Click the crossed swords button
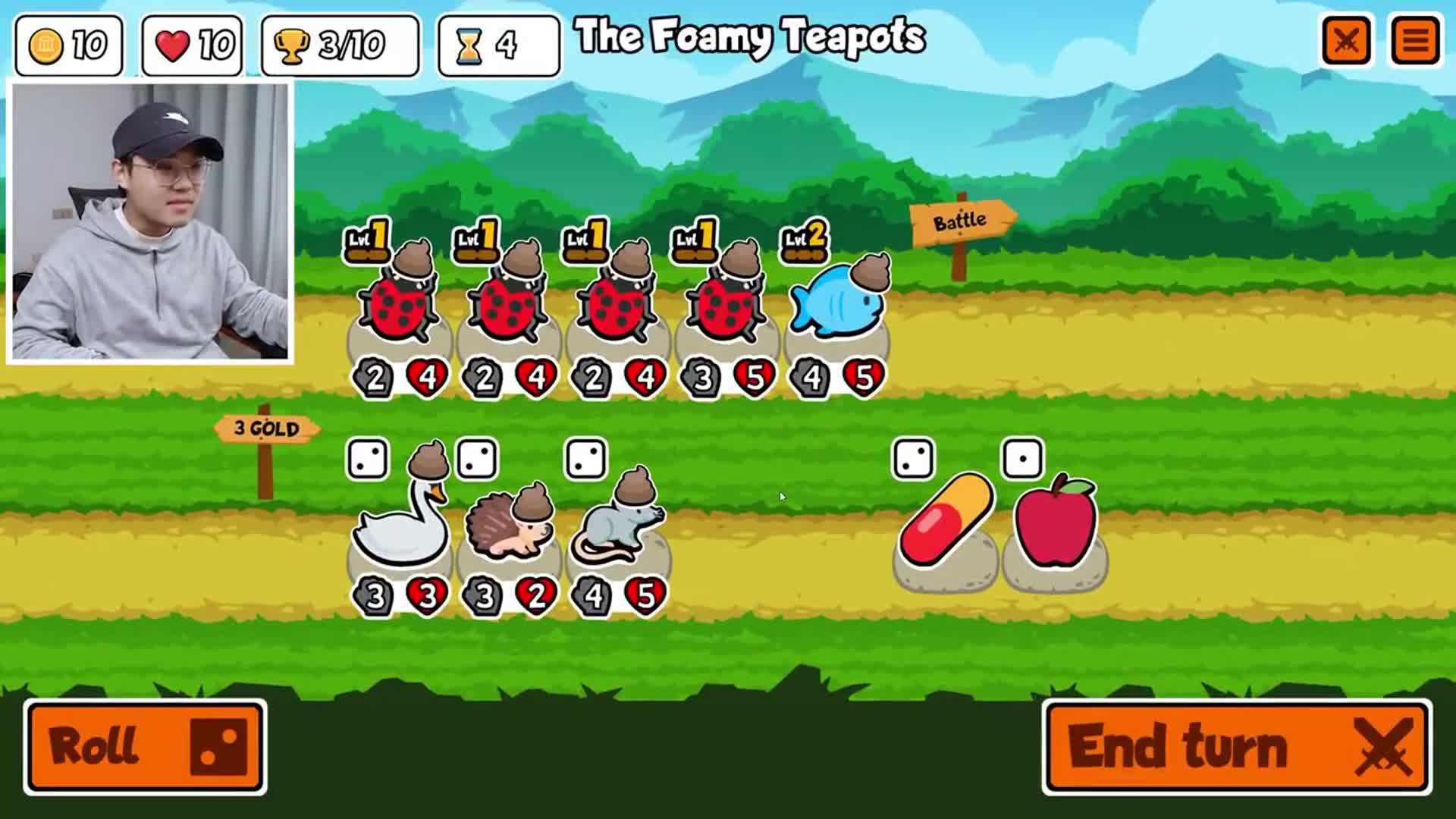This screenshot has width=1456, height=819. click(x=1346, y=41)
